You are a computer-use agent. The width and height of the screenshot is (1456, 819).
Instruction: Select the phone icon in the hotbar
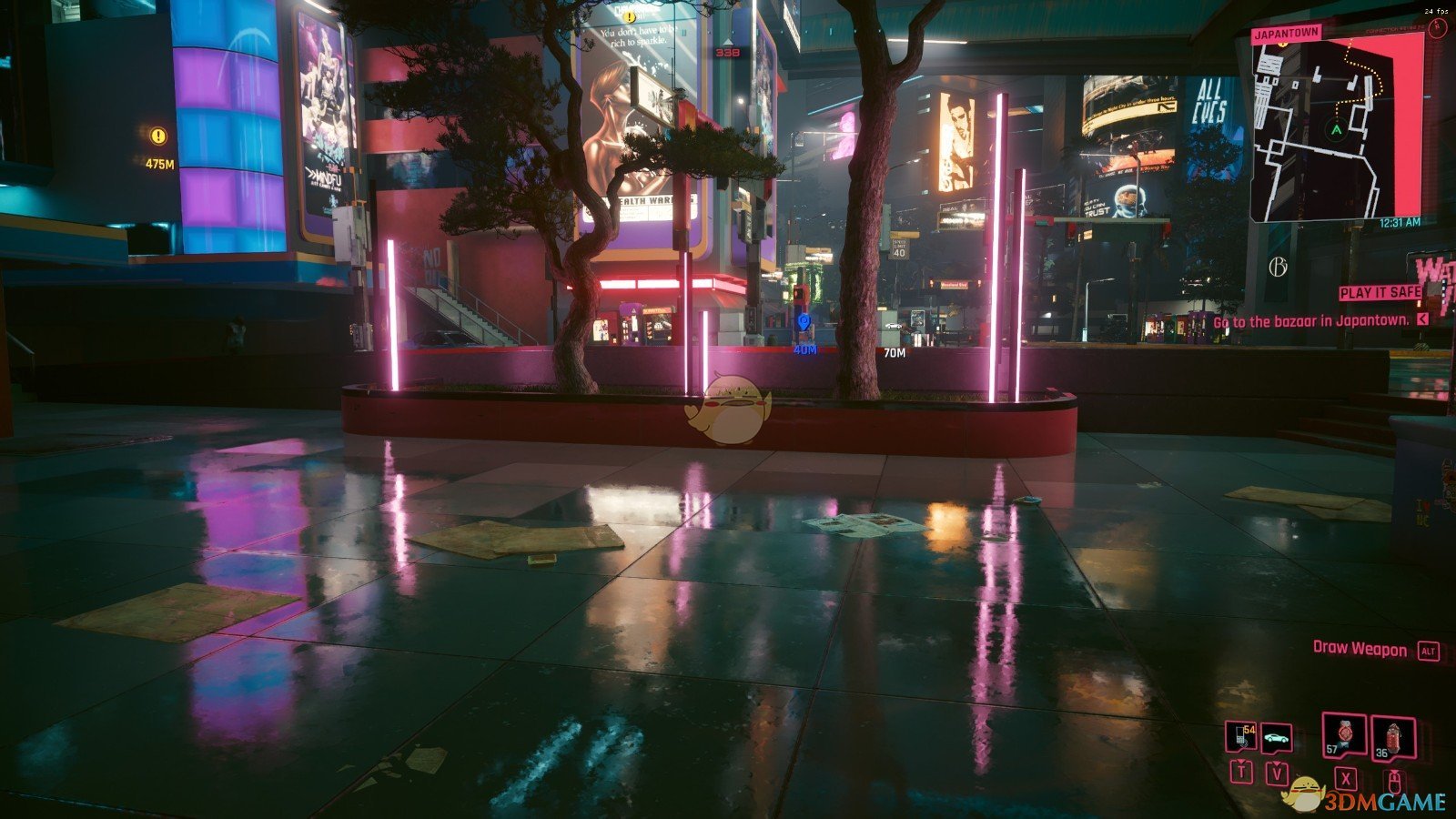click(1239, 734)
